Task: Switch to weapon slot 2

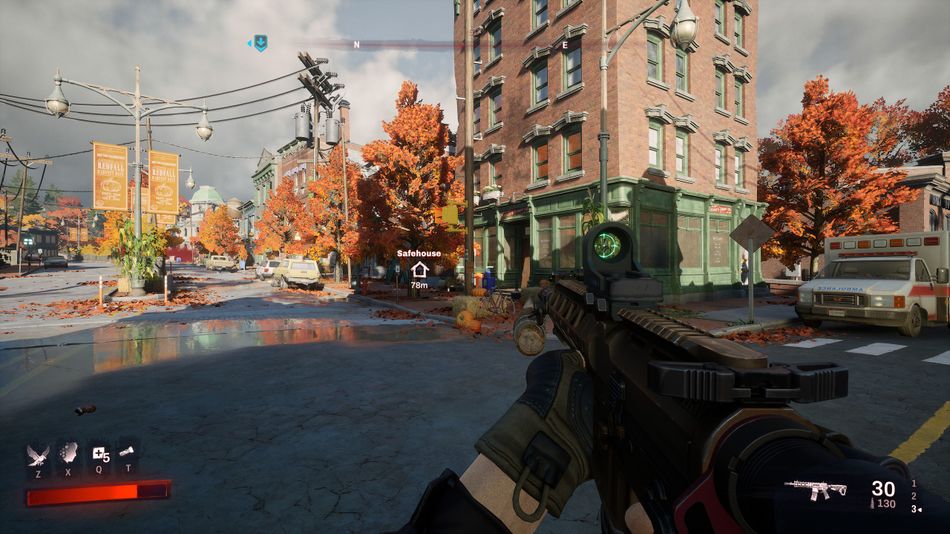Action: click(x=913, y=495)
